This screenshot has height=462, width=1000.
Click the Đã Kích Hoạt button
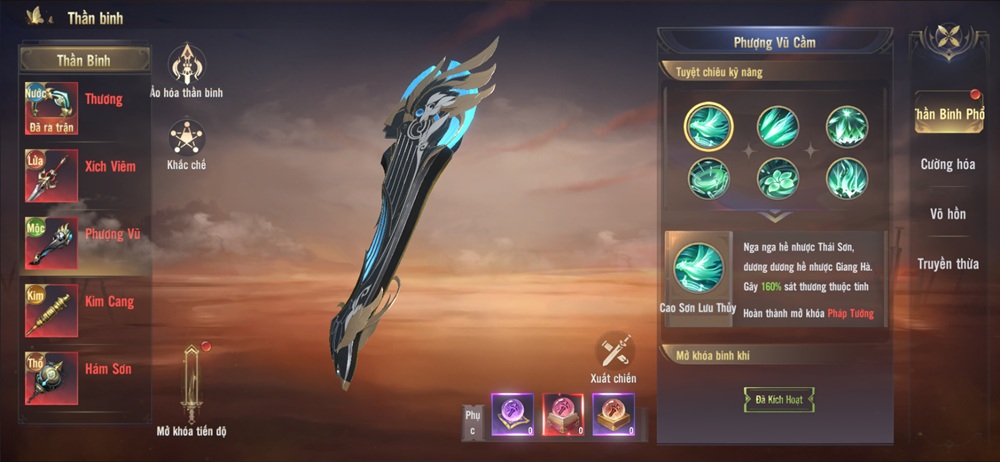point(778,400)
